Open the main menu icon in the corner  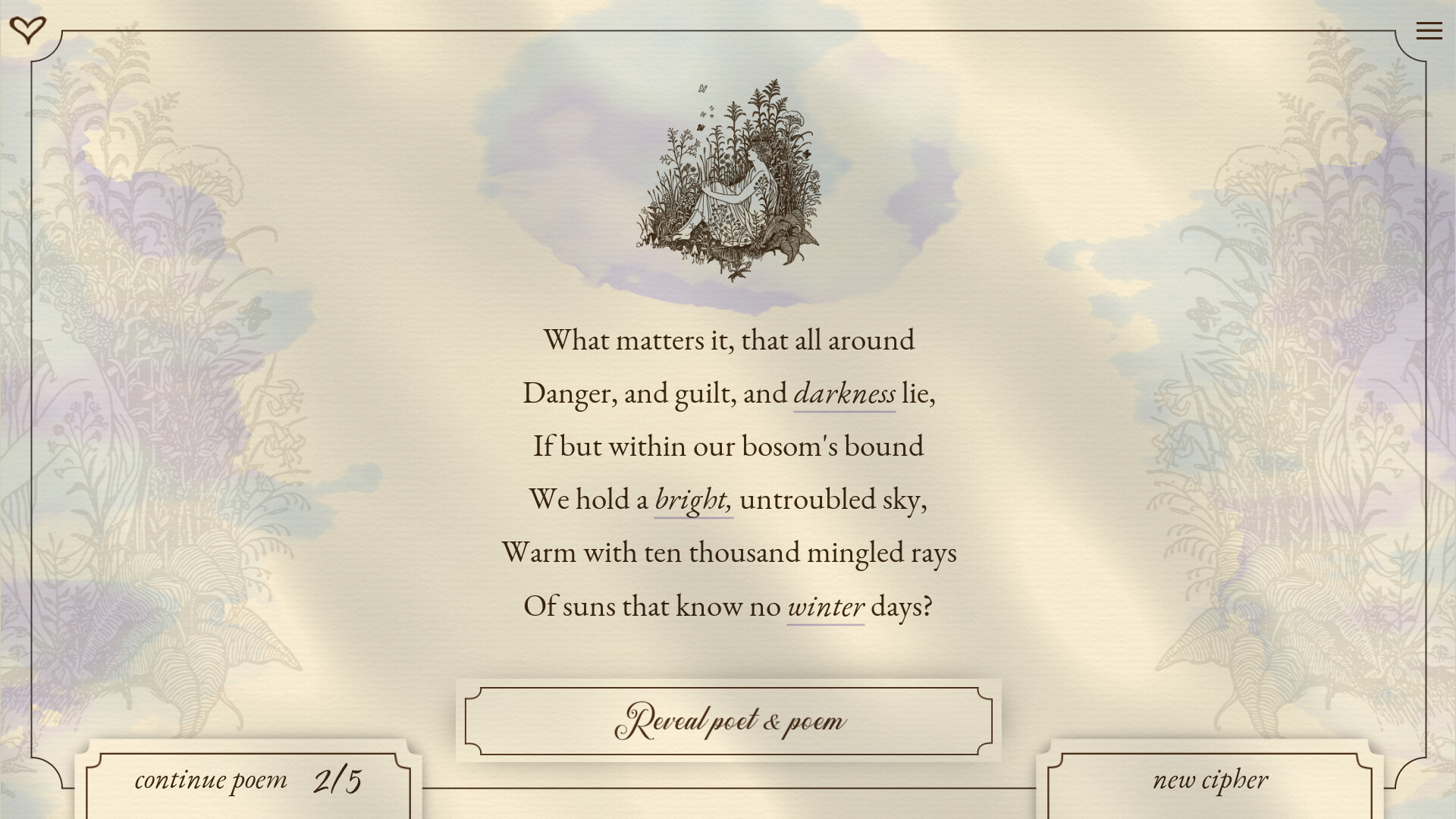tap(1429, 30)
